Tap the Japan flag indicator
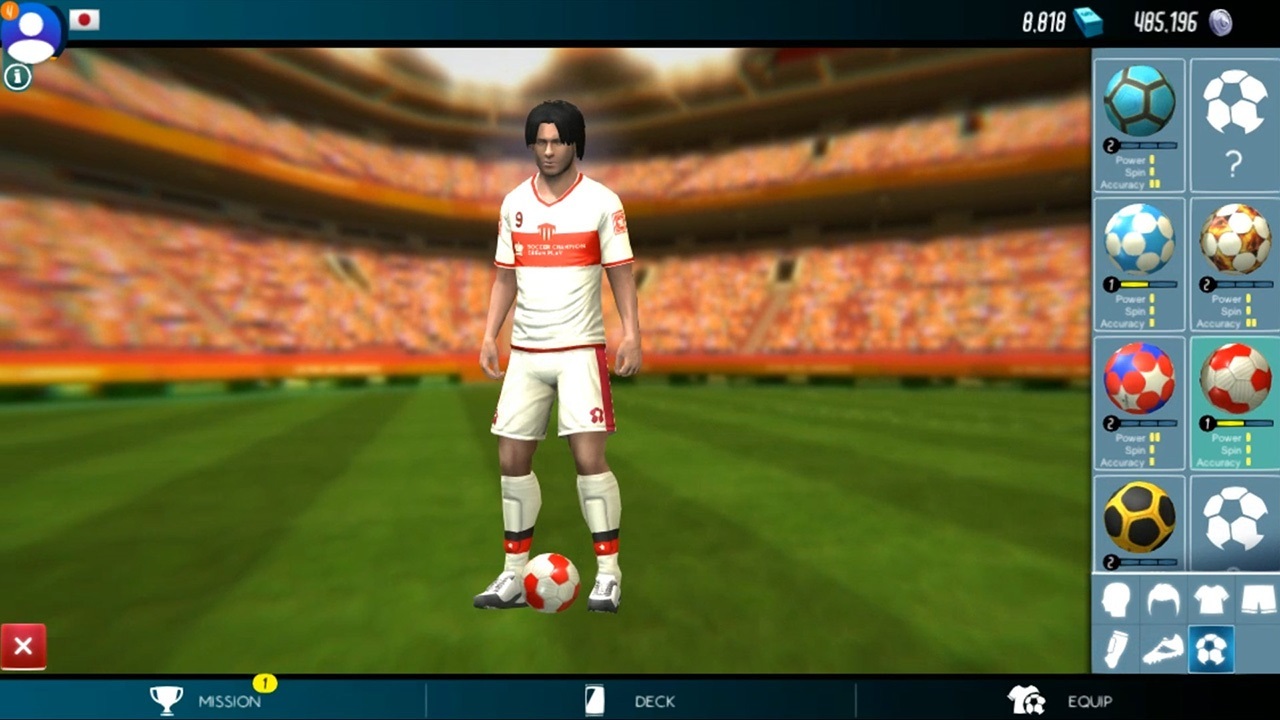This screenshot has width=1280, height=720. [x=84, y=20]
